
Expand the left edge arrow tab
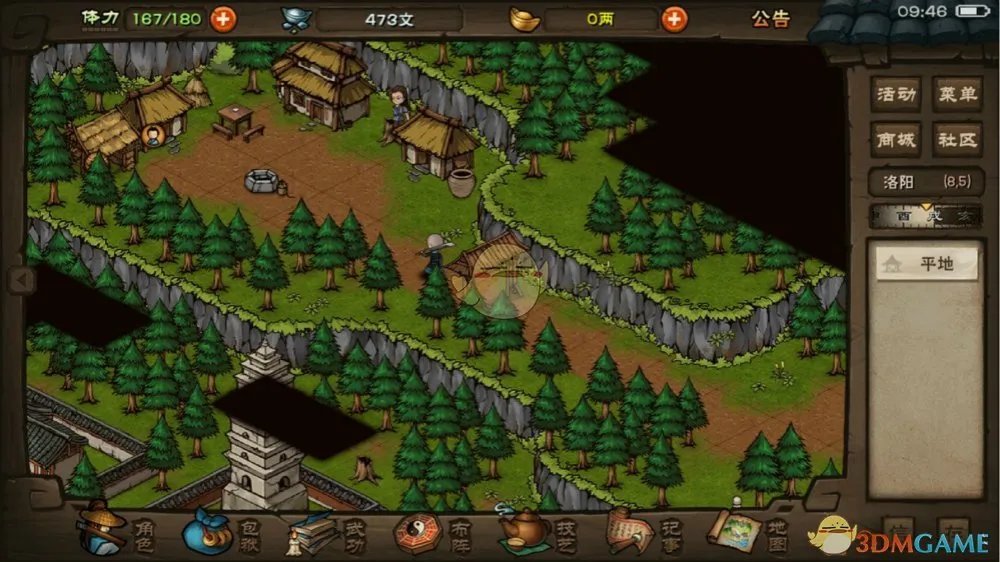[19, 281]
